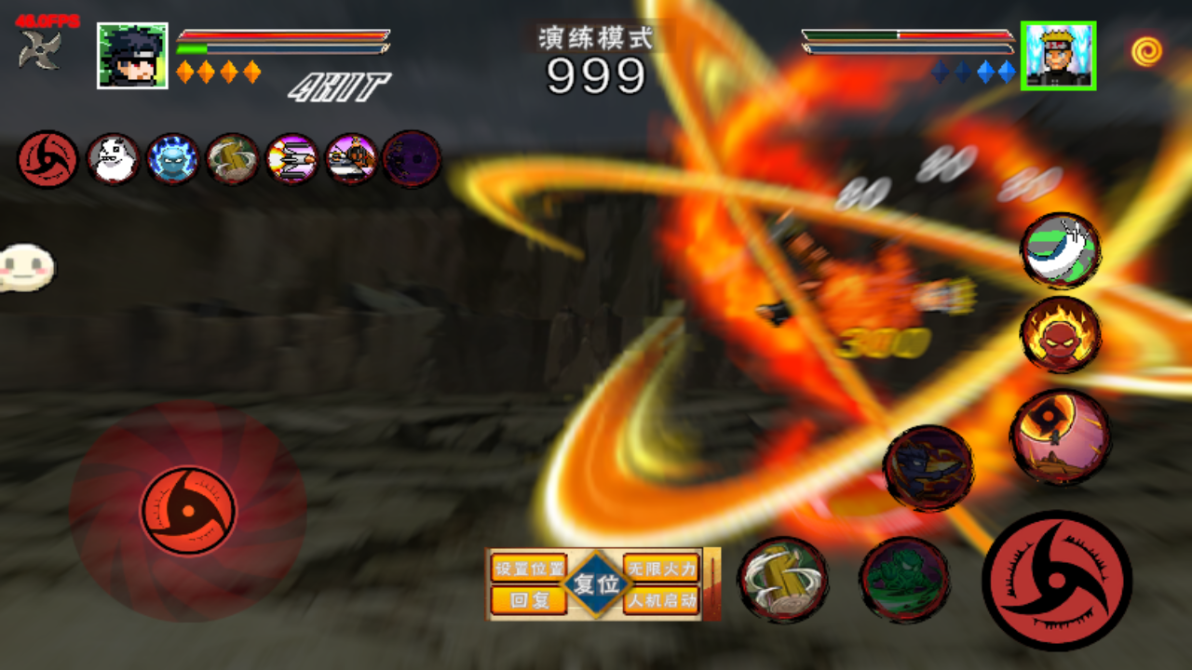Screen dimensions: 1192x670
Task: Pick the missile rocket icon
Action: coord(292,159)
